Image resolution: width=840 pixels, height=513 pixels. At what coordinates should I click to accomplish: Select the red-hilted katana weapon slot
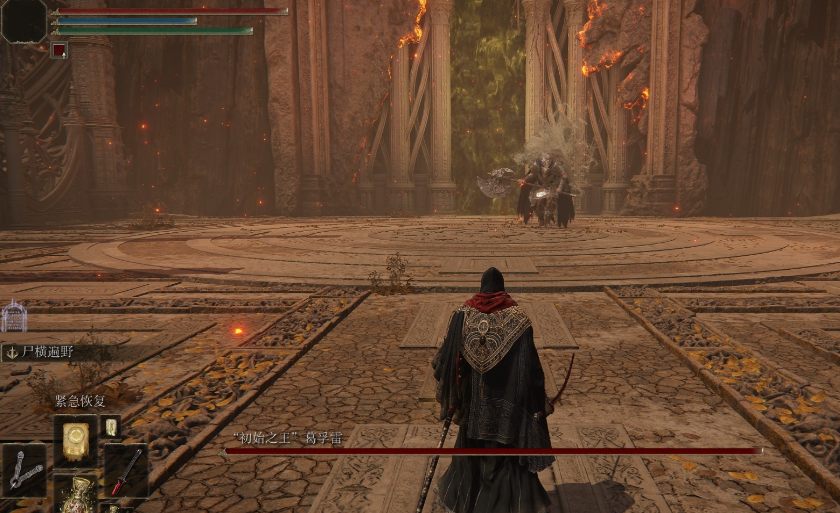coord(125,472)
